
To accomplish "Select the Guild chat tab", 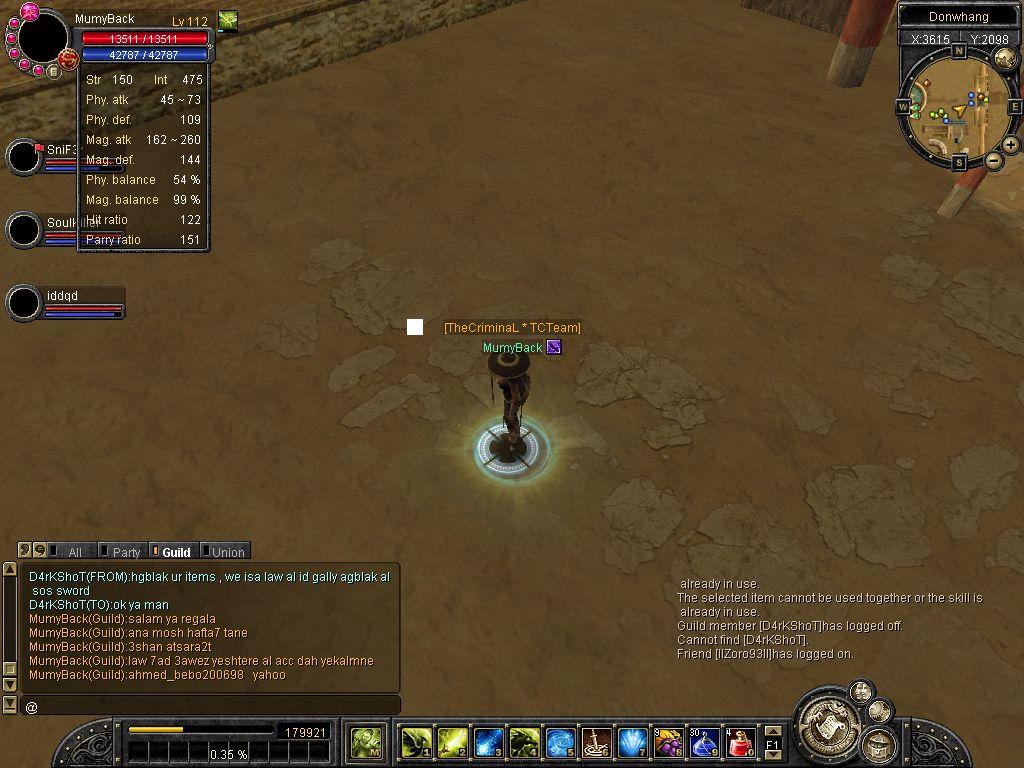I will (x=174, y=552).
